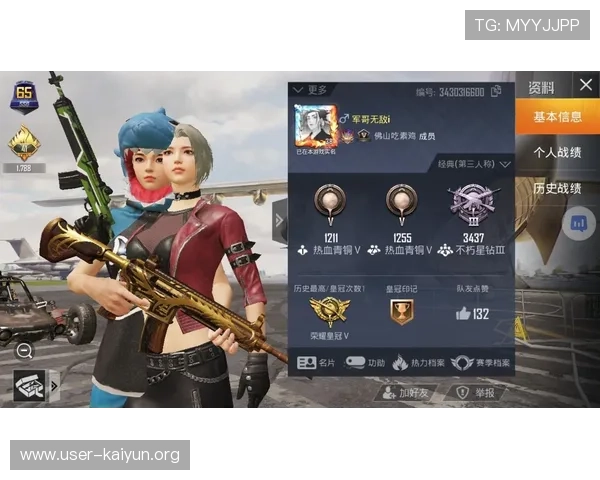Click the player avatar portrait
Viewport: 600px width, 480px height.
313,125
